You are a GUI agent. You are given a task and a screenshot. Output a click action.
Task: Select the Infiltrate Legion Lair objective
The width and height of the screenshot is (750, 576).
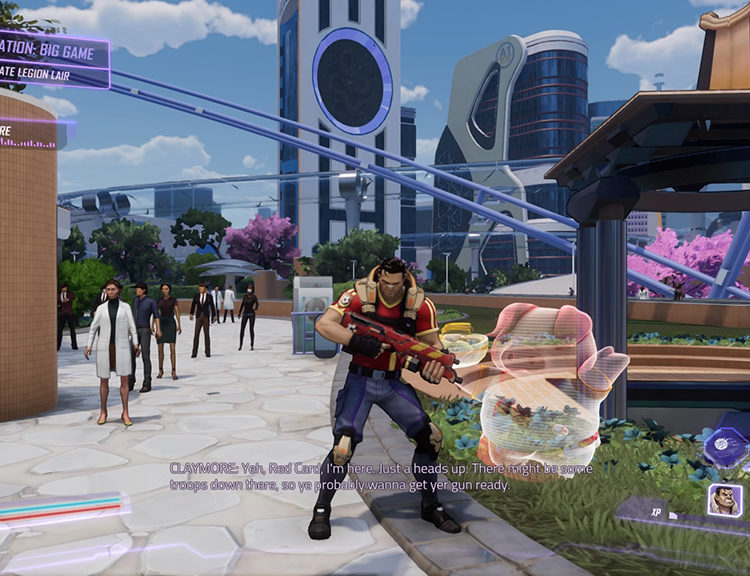click(x=40, y=72)
